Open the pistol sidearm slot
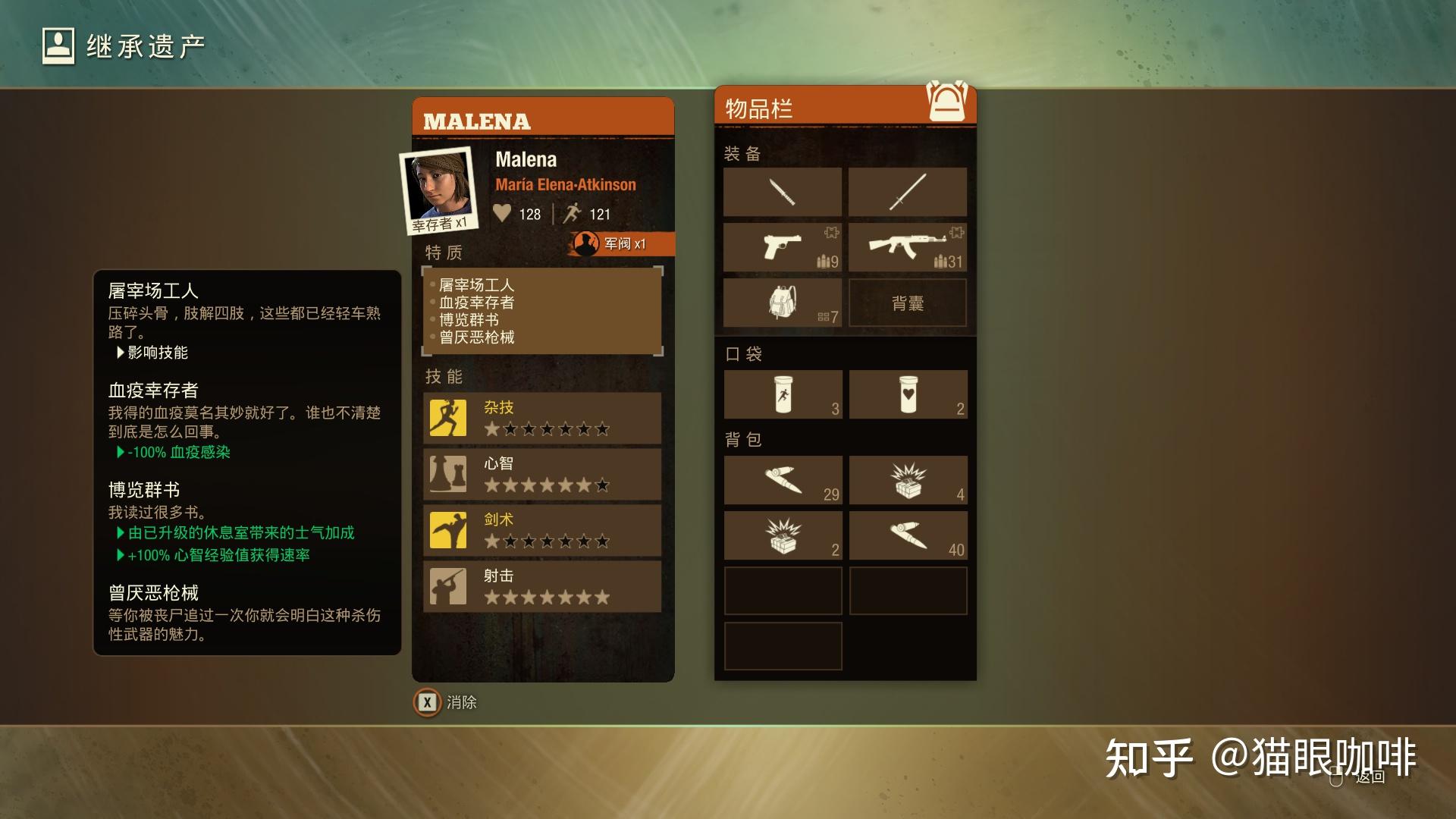 [783, 247]
